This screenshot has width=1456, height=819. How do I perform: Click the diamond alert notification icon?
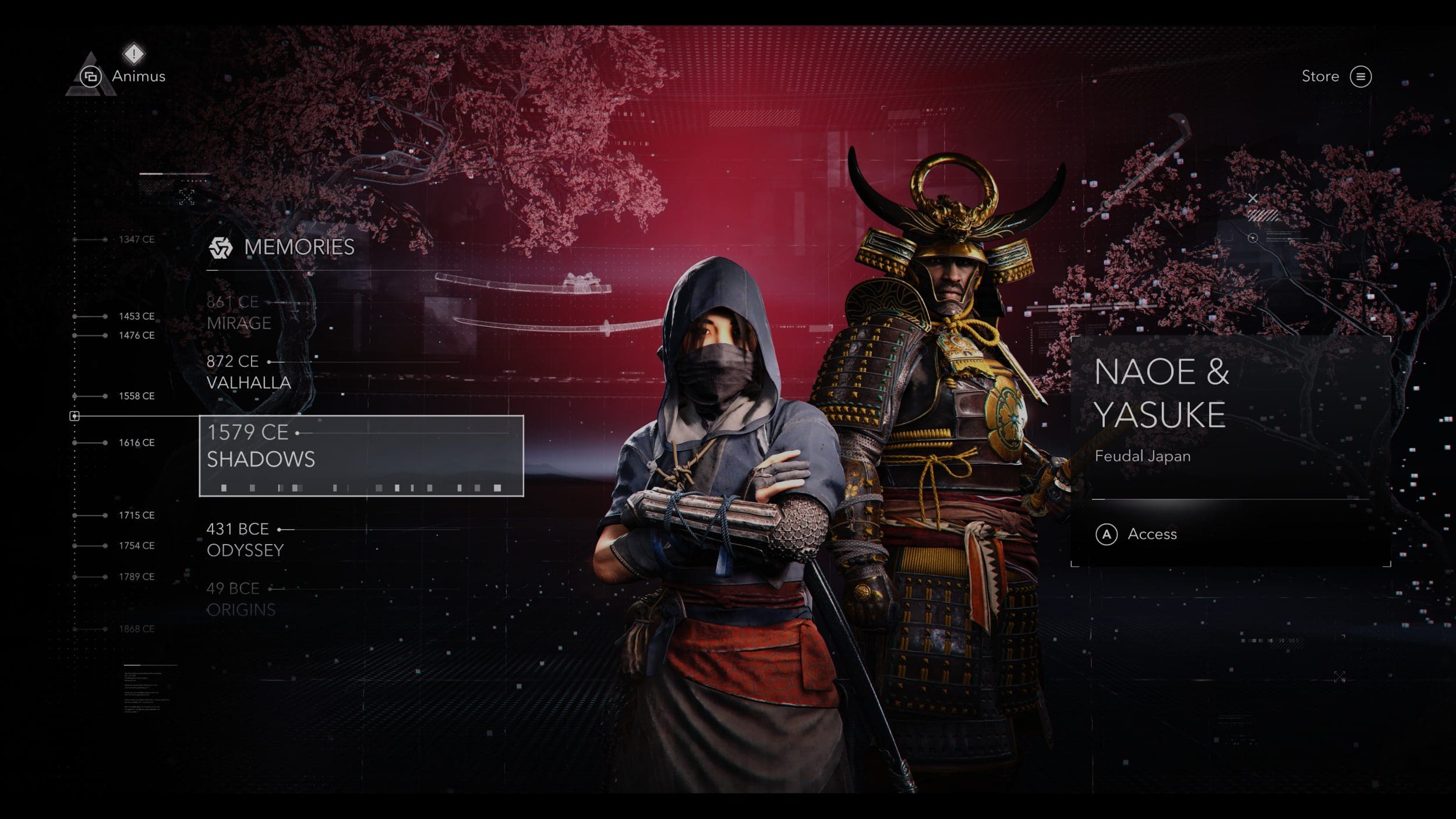pos(134,54)
